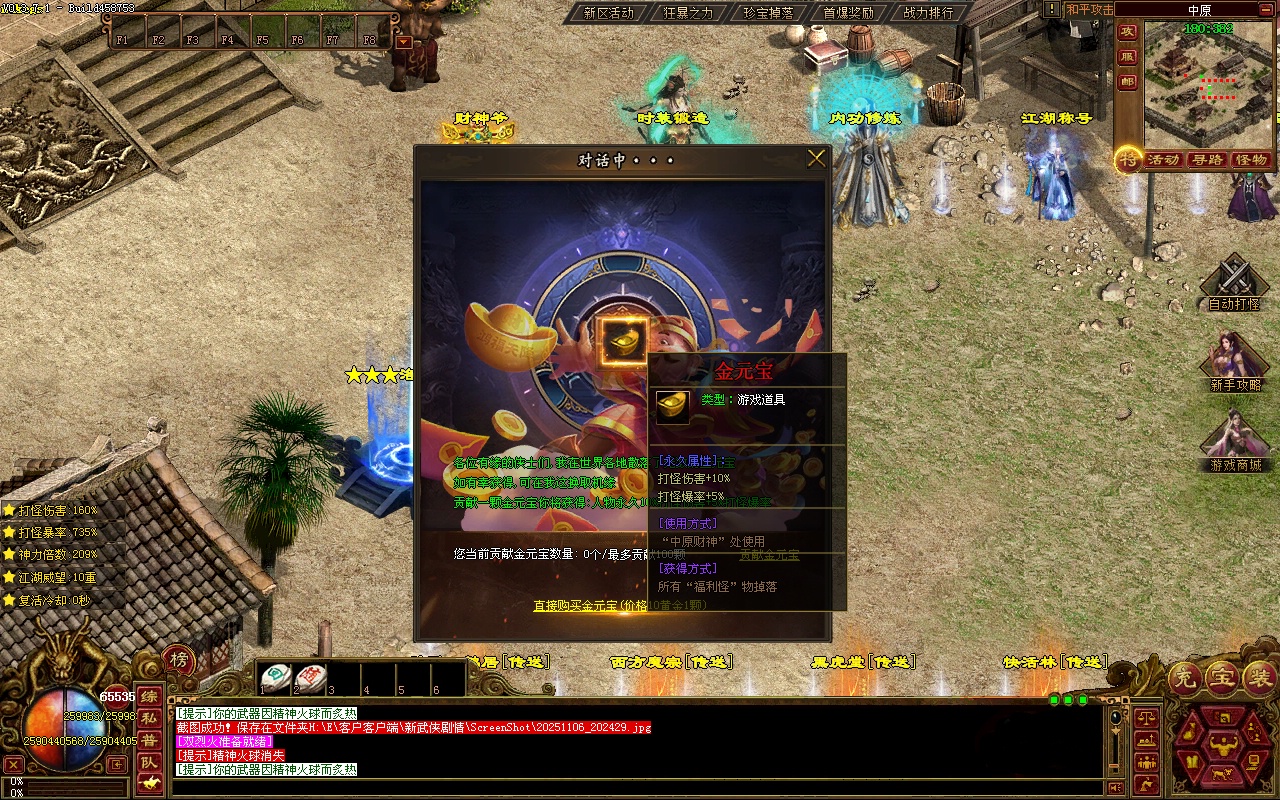1280x800 pixels.
Task: Open the 榜 ranking round button
Action: [x=179, y=659]
